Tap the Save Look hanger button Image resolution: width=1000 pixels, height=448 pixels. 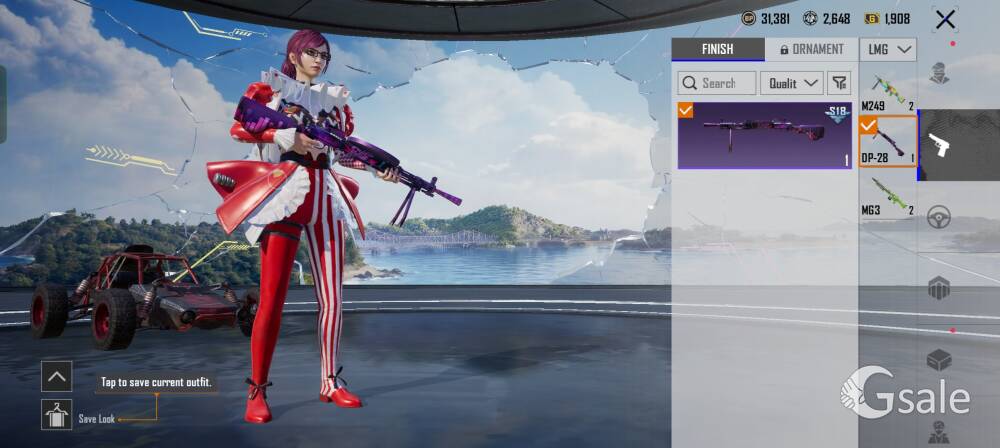click(x=56, y=415)
